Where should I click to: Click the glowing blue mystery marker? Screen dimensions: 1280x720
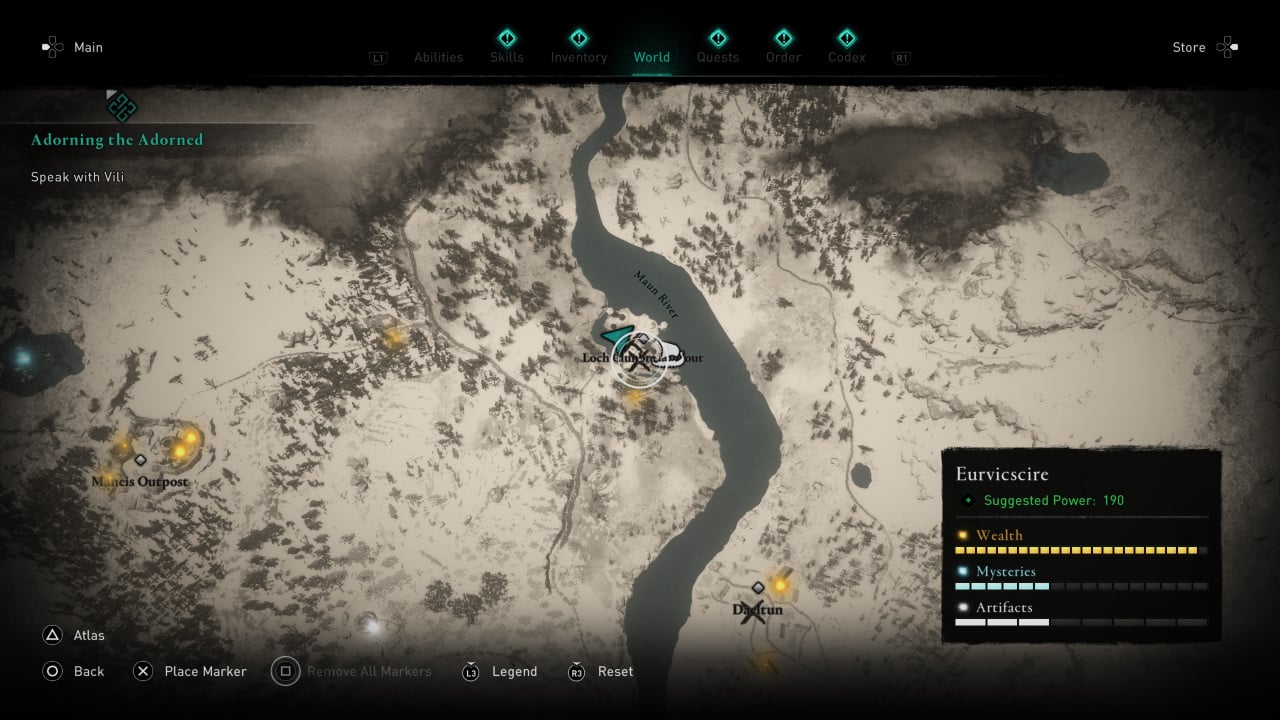tap(21, 357)
